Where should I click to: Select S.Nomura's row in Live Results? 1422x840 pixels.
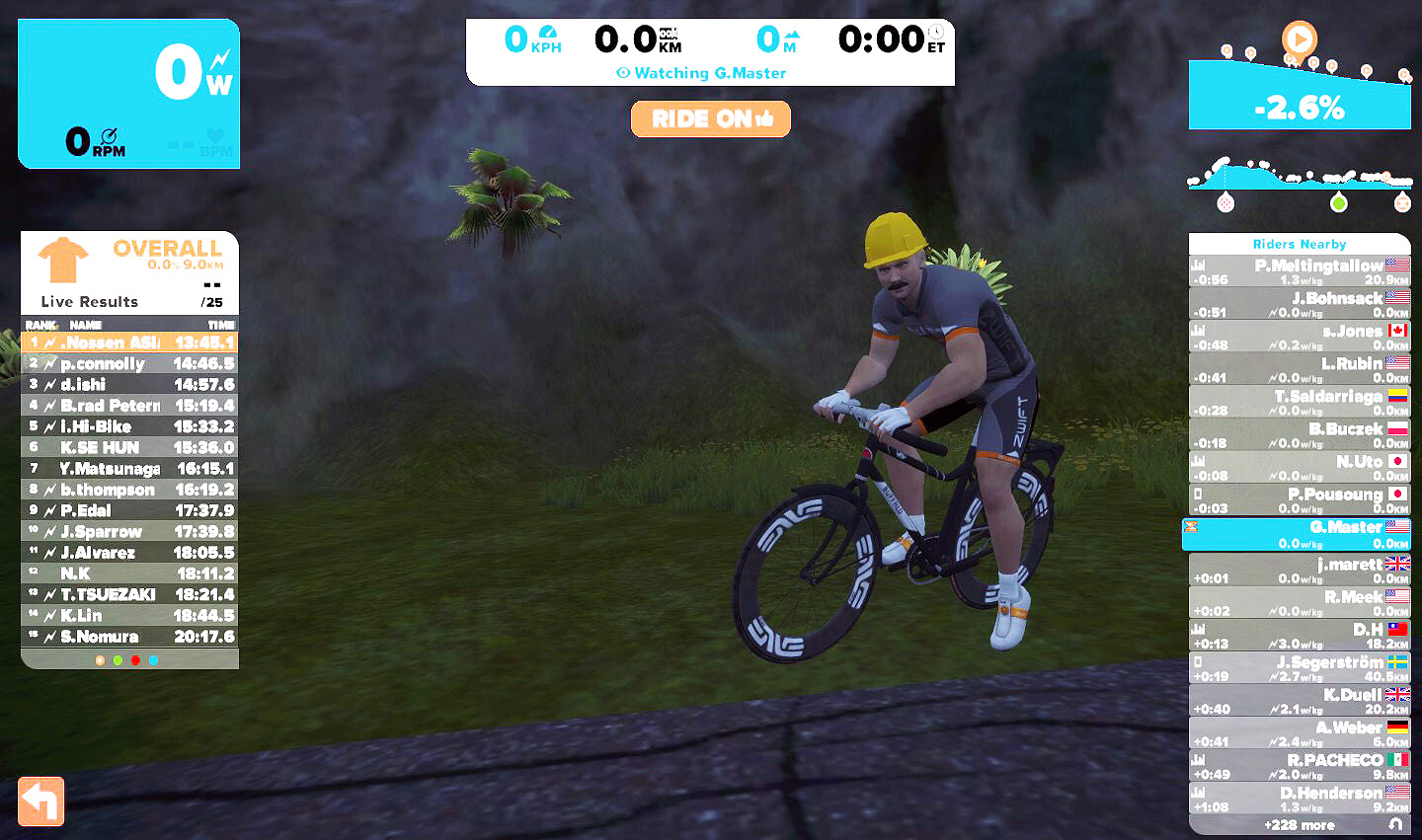129,637
